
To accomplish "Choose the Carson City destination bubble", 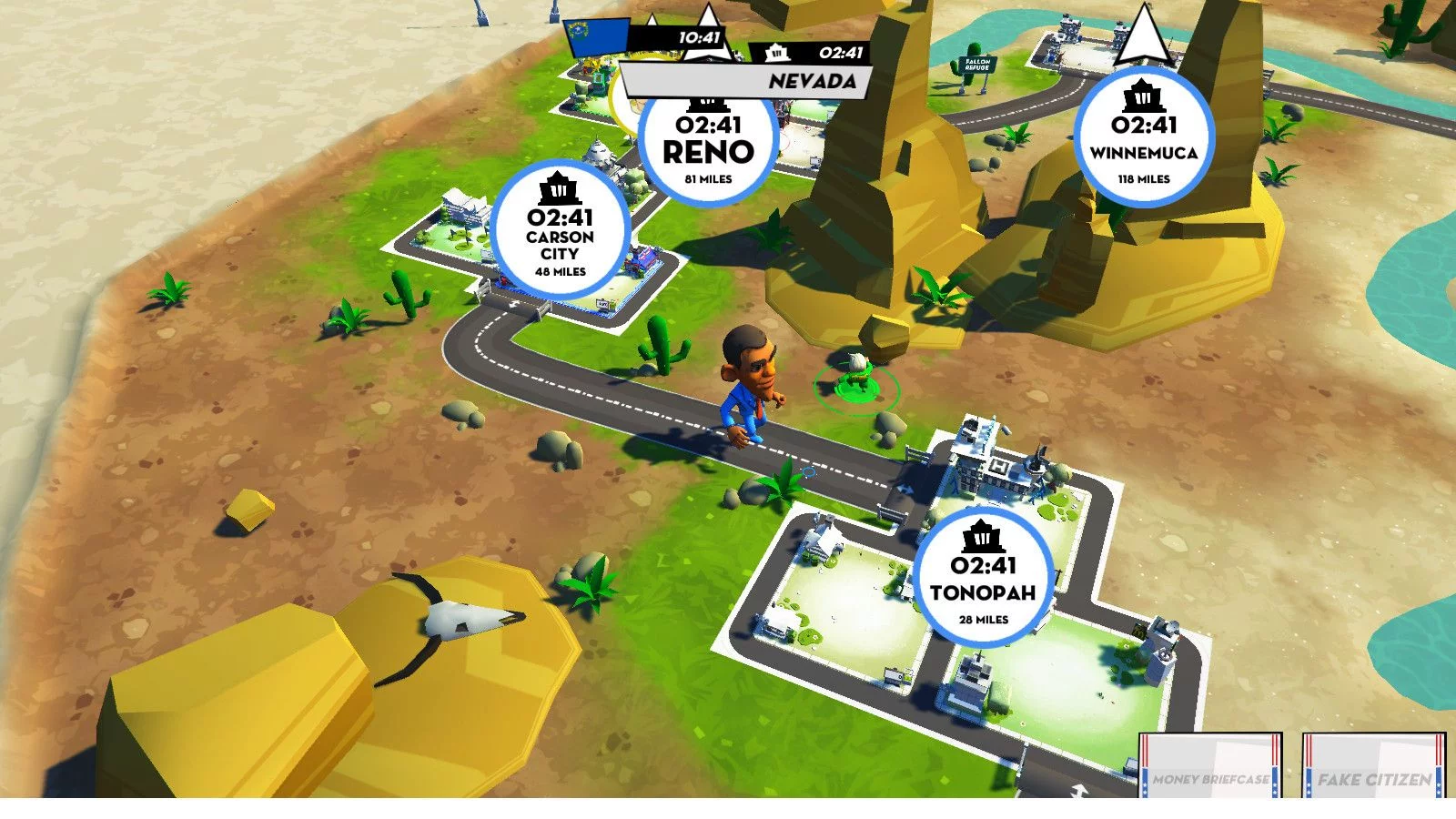I will tap(560, 231).
